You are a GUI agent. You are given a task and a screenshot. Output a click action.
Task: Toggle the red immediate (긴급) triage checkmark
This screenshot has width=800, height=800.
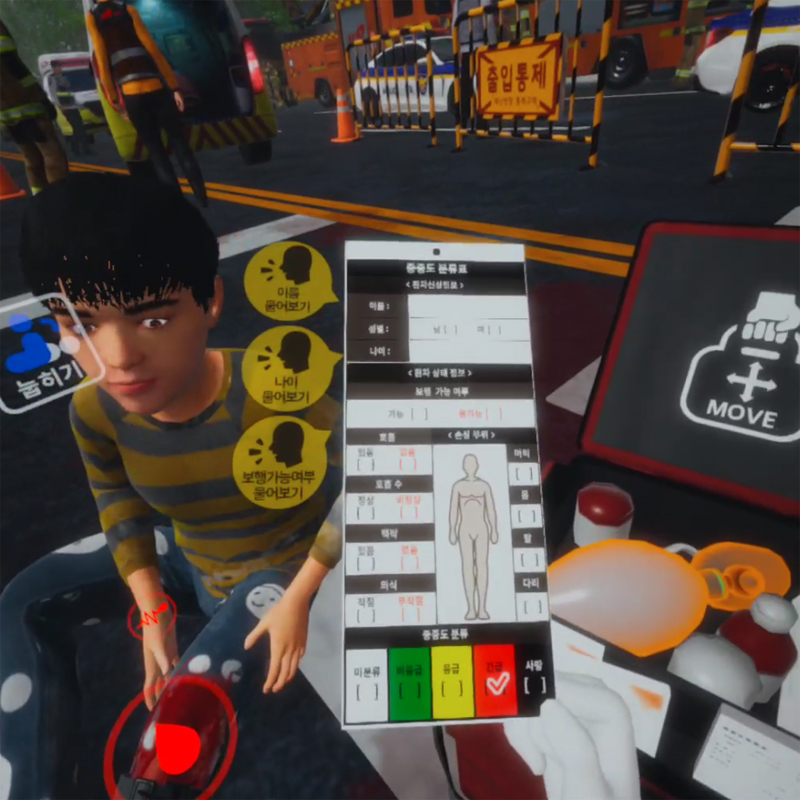[x=495, y=684]
